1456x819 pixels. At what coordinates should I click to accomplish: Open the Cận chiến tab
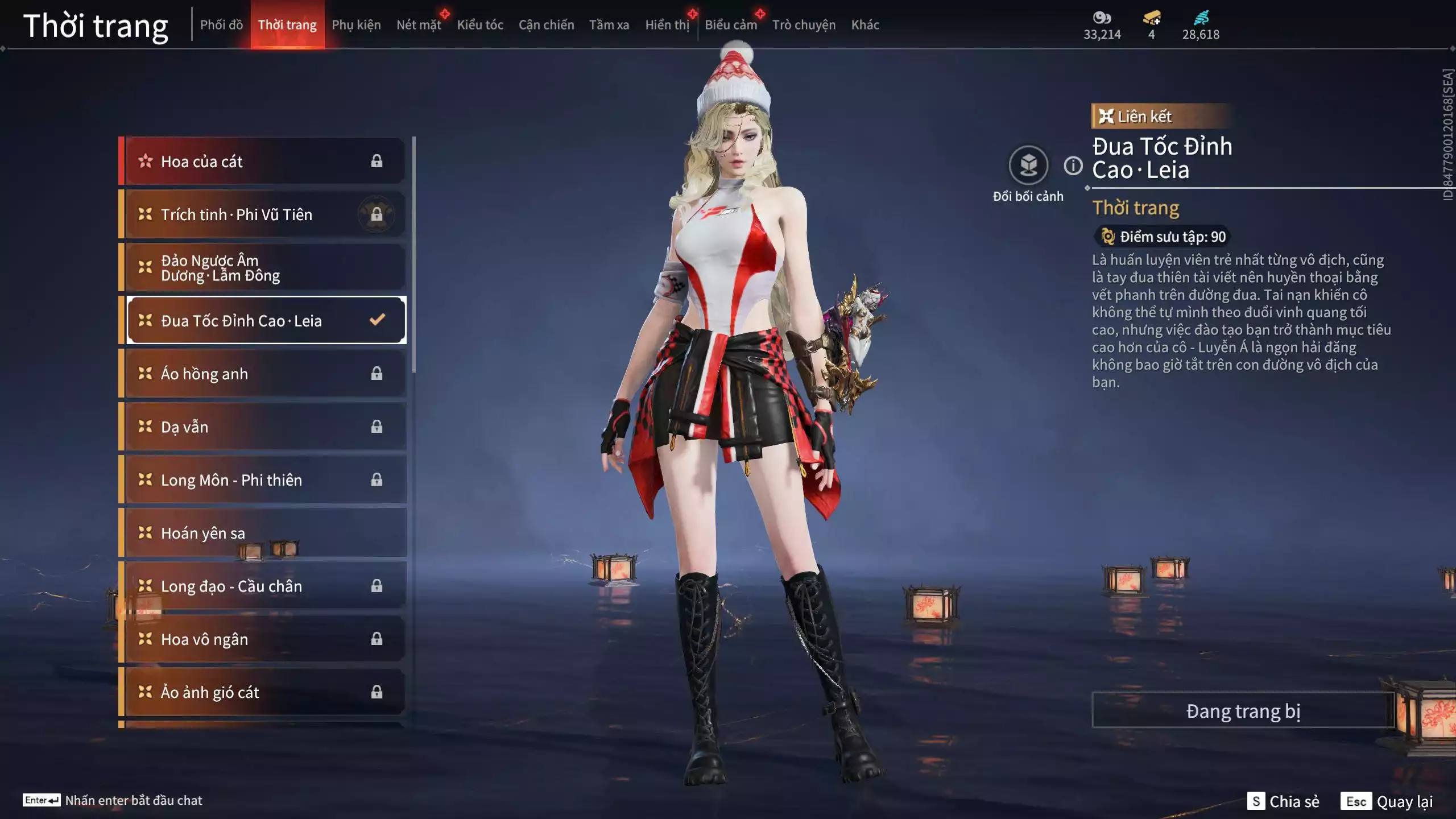(x=546, y=25)
